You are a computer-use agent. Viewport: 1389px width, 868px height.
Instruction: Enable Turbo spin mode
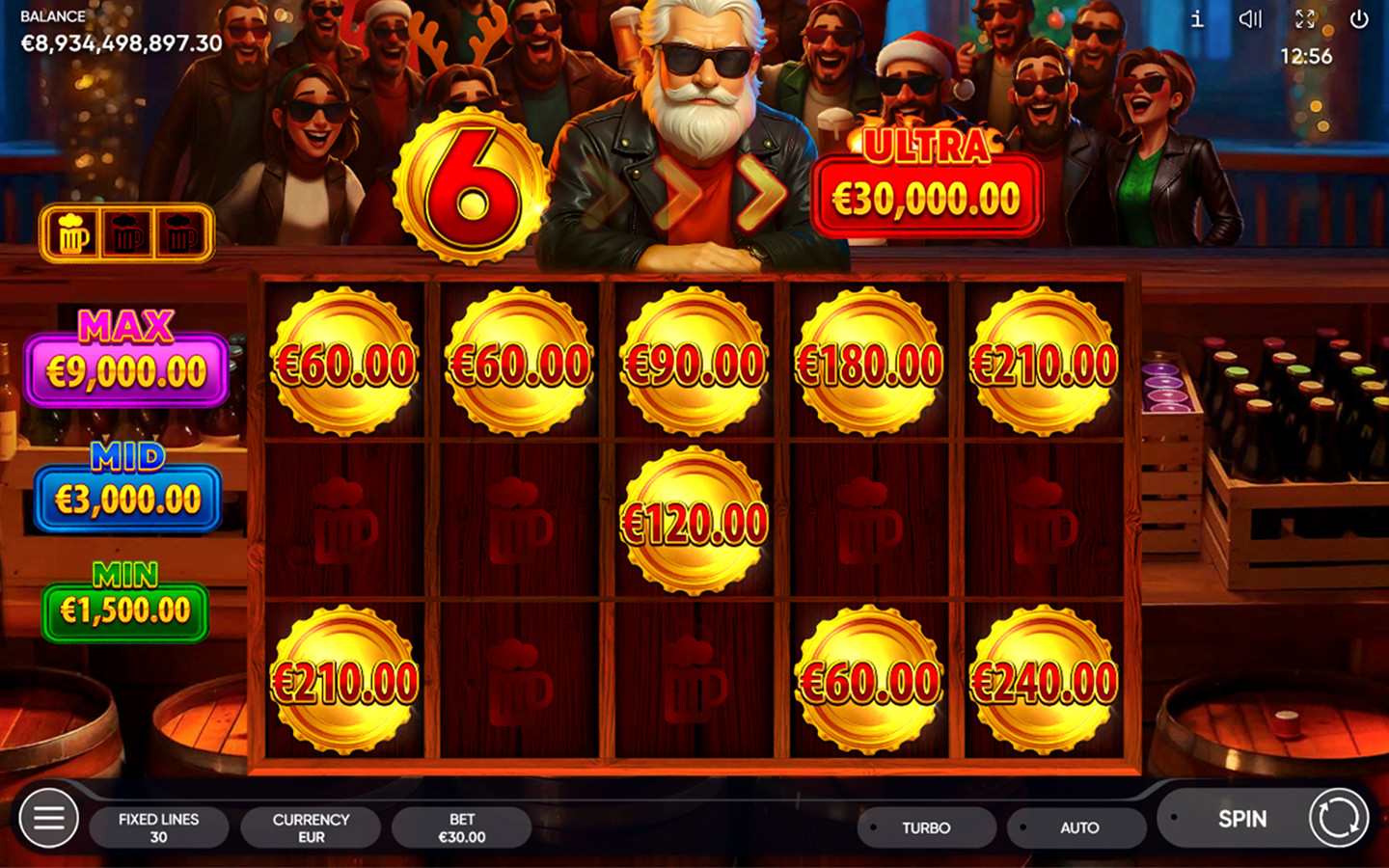925,827
